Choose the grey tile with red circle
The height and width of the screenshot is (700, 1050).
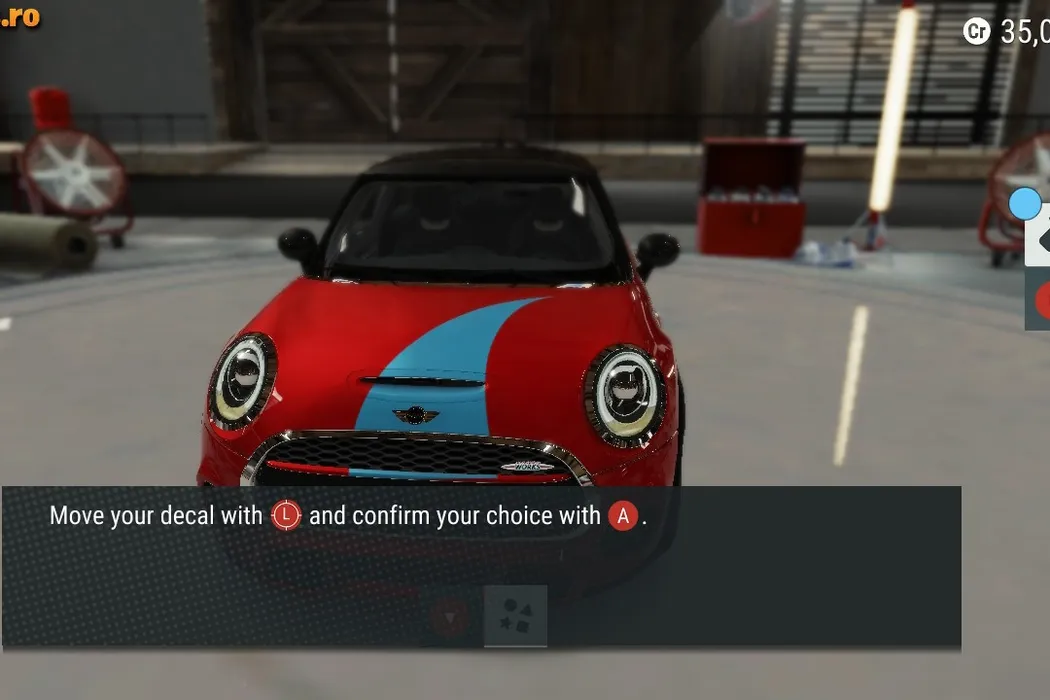1039,300
